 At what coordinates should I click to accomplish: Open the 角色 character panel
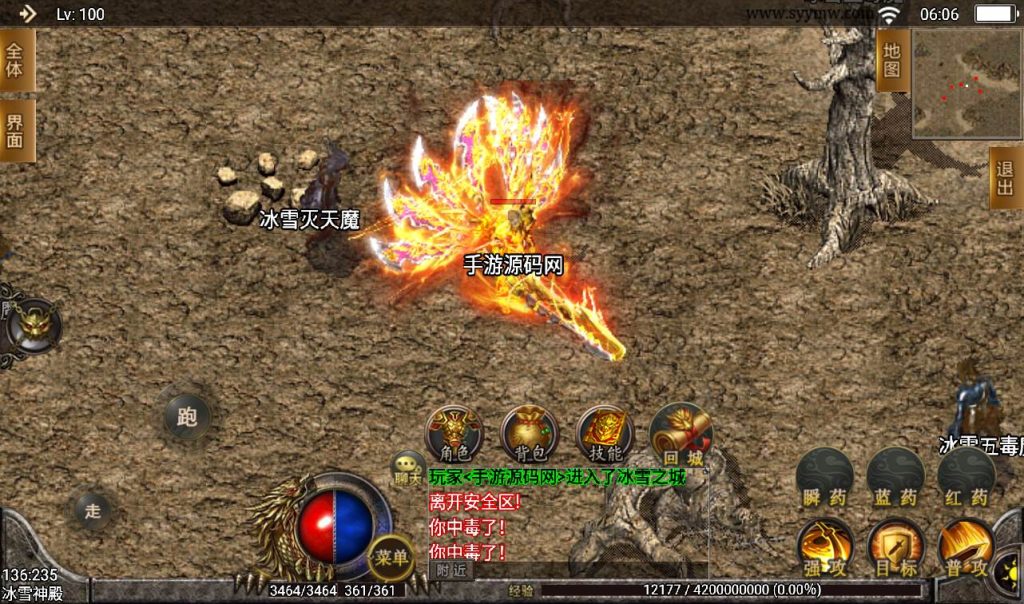(x=454, y=433)
